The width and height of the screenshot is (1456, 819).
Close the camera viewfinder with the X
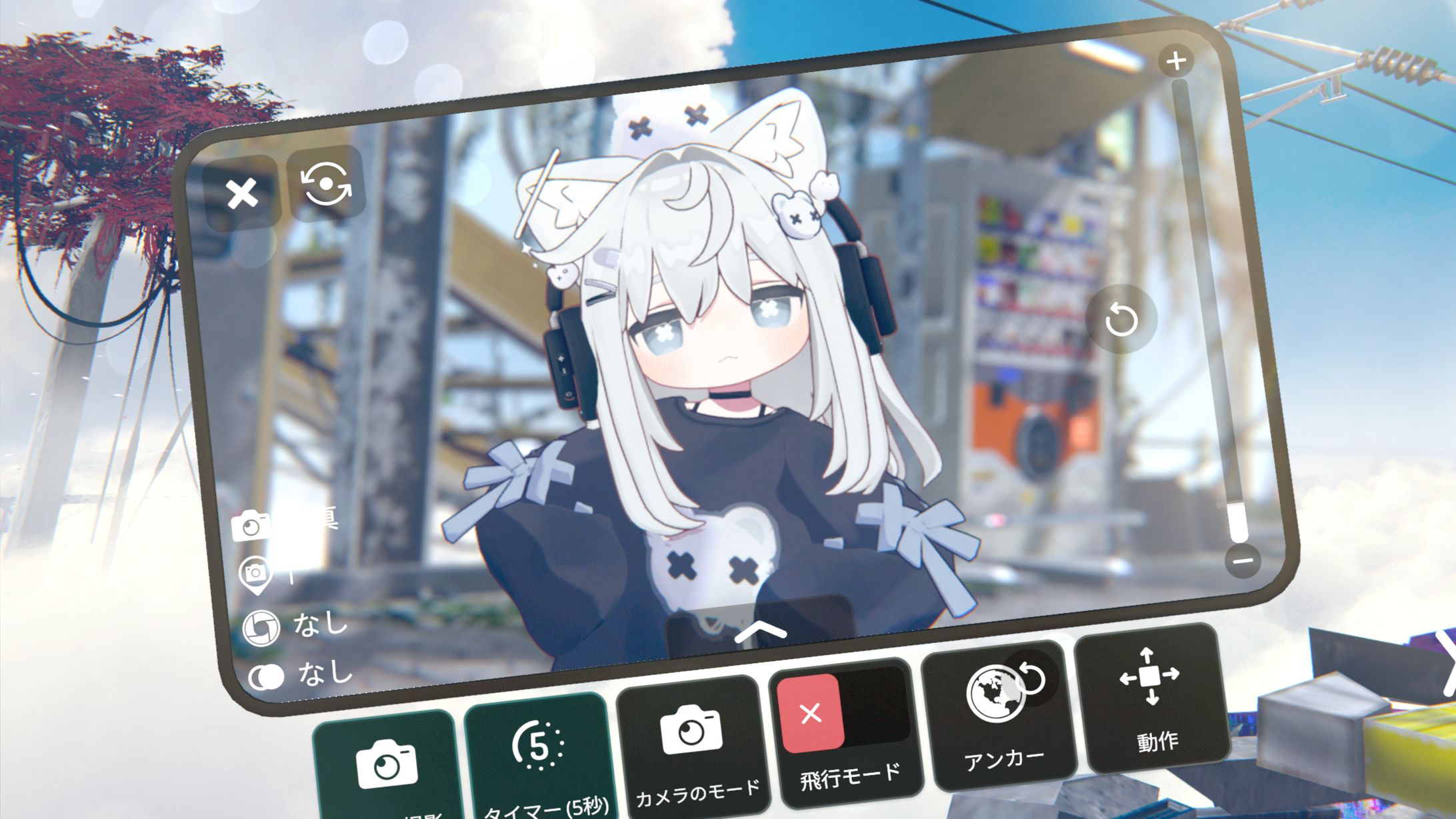click(242, 194)
